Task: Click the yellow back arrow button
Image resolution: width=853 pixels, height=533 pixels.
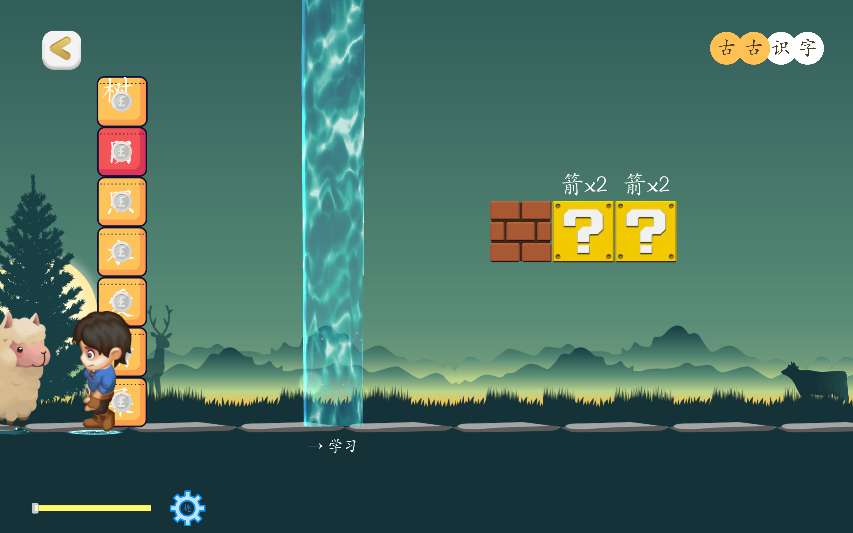Action: coord(61,50)
